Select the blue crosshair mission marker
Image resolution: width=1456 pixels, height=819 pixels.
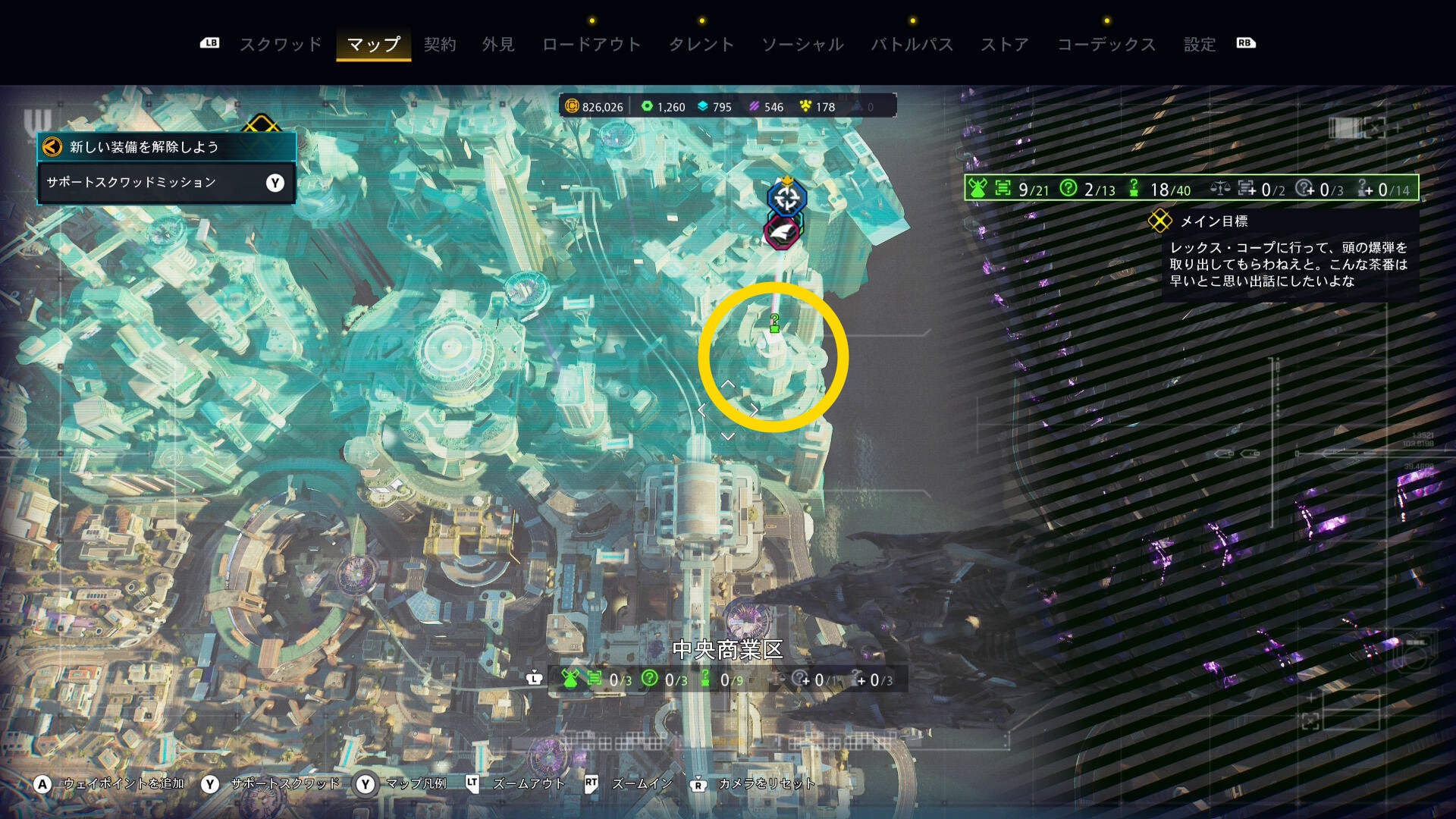pos(786,199)
